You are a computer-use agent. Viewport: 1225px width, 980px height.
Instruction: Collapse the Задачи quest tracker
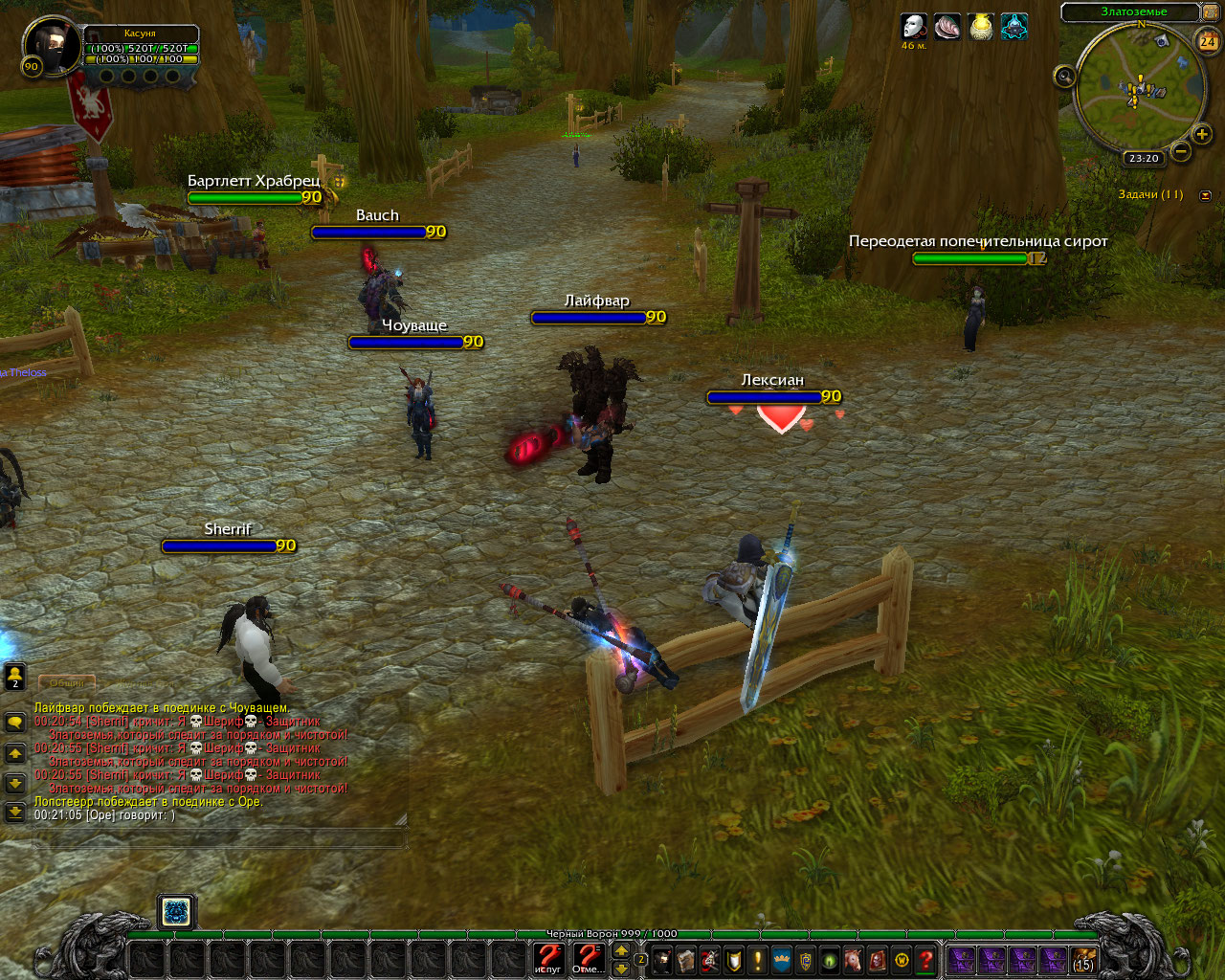(1205, 195)
